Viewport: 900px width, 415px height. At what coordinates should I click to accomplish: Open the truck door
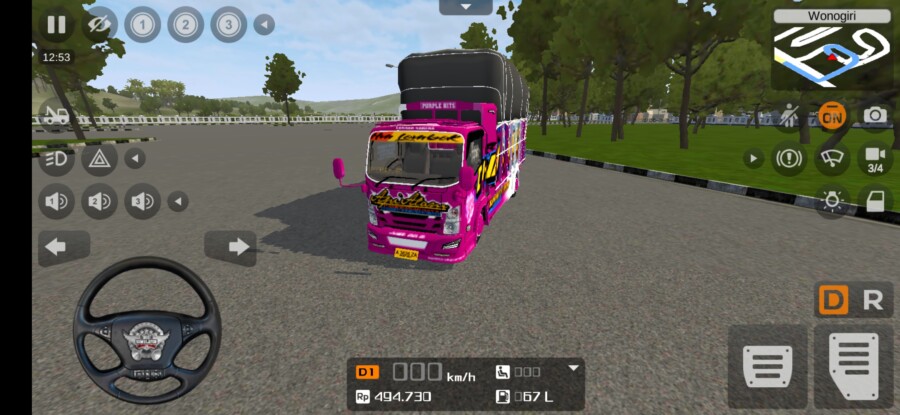[x=875, y=201]
